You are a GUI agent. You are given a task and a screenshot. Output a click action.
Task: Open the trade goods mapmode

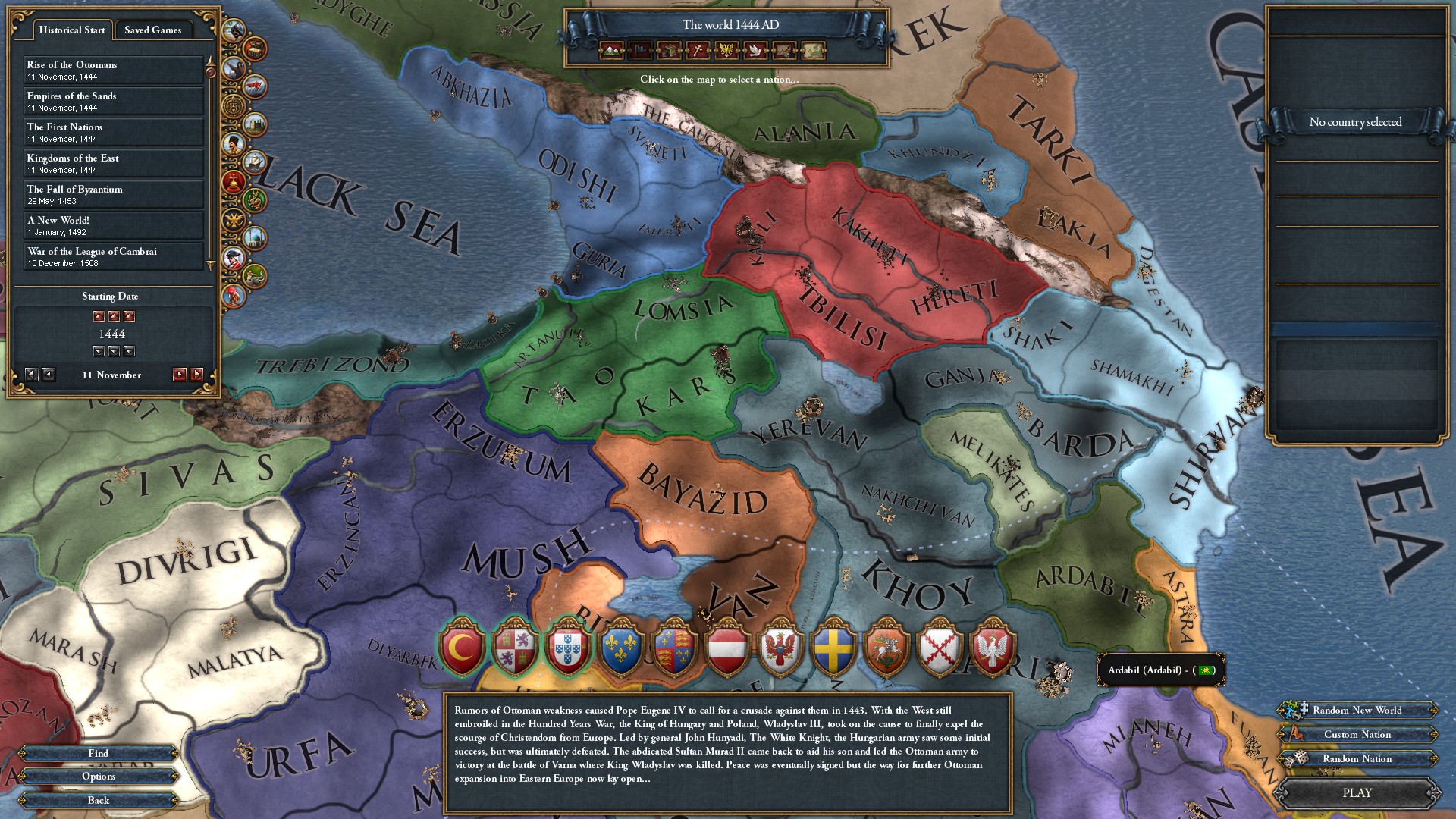[669, 51]
